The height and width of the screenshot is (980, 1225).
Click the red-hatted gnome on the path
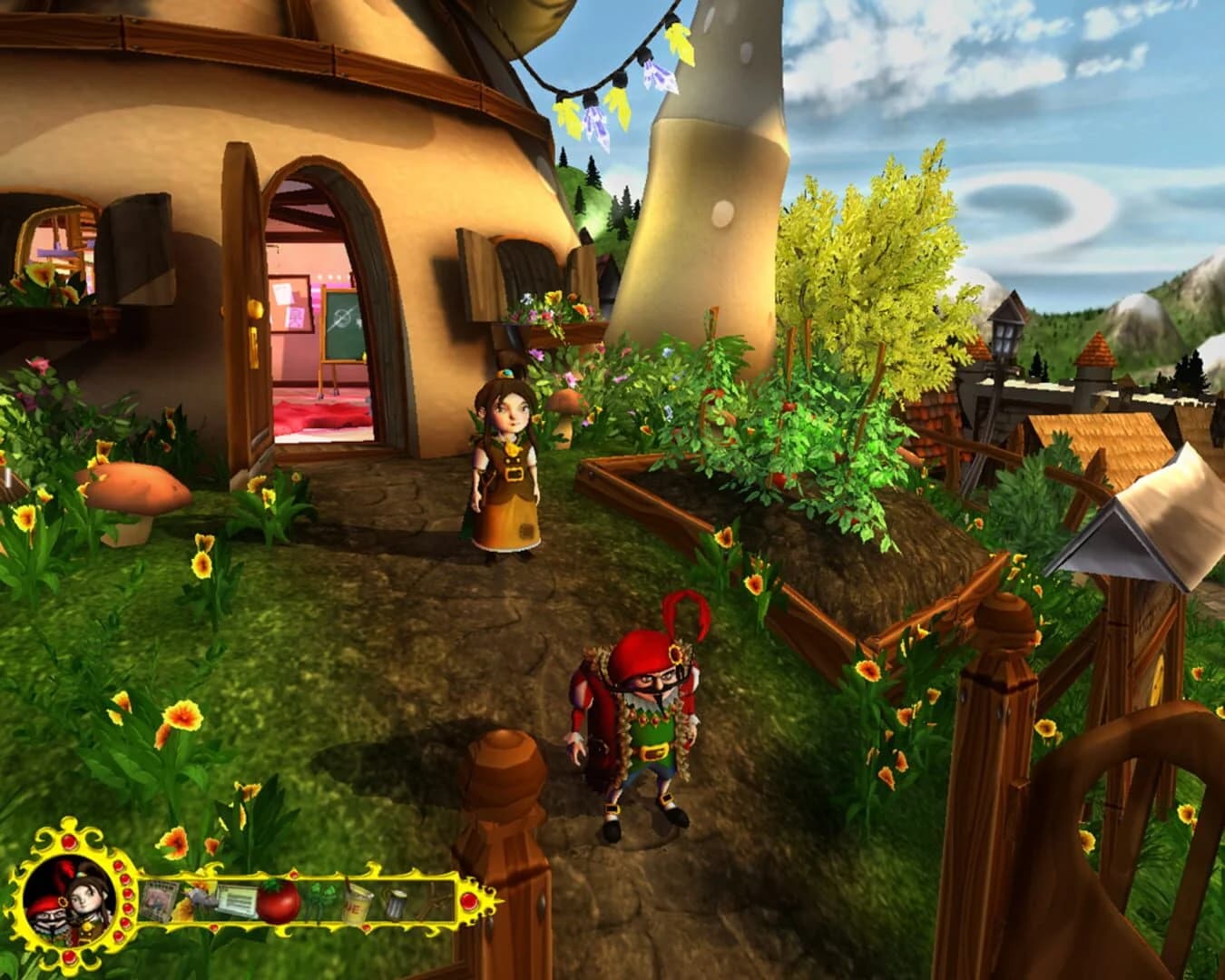pos(644,726)
